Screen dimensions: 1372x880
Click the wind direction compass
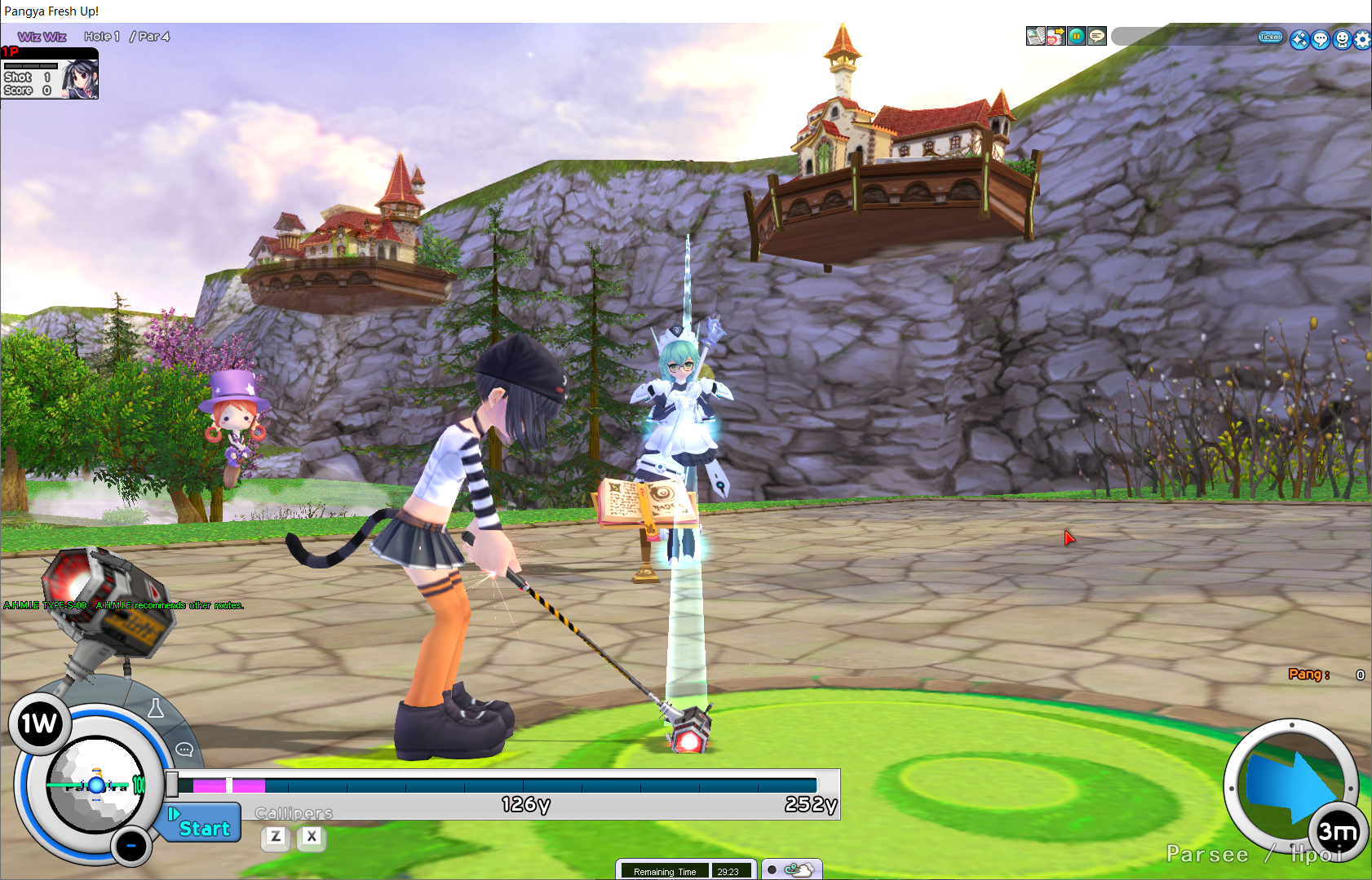click(1291, 788)
